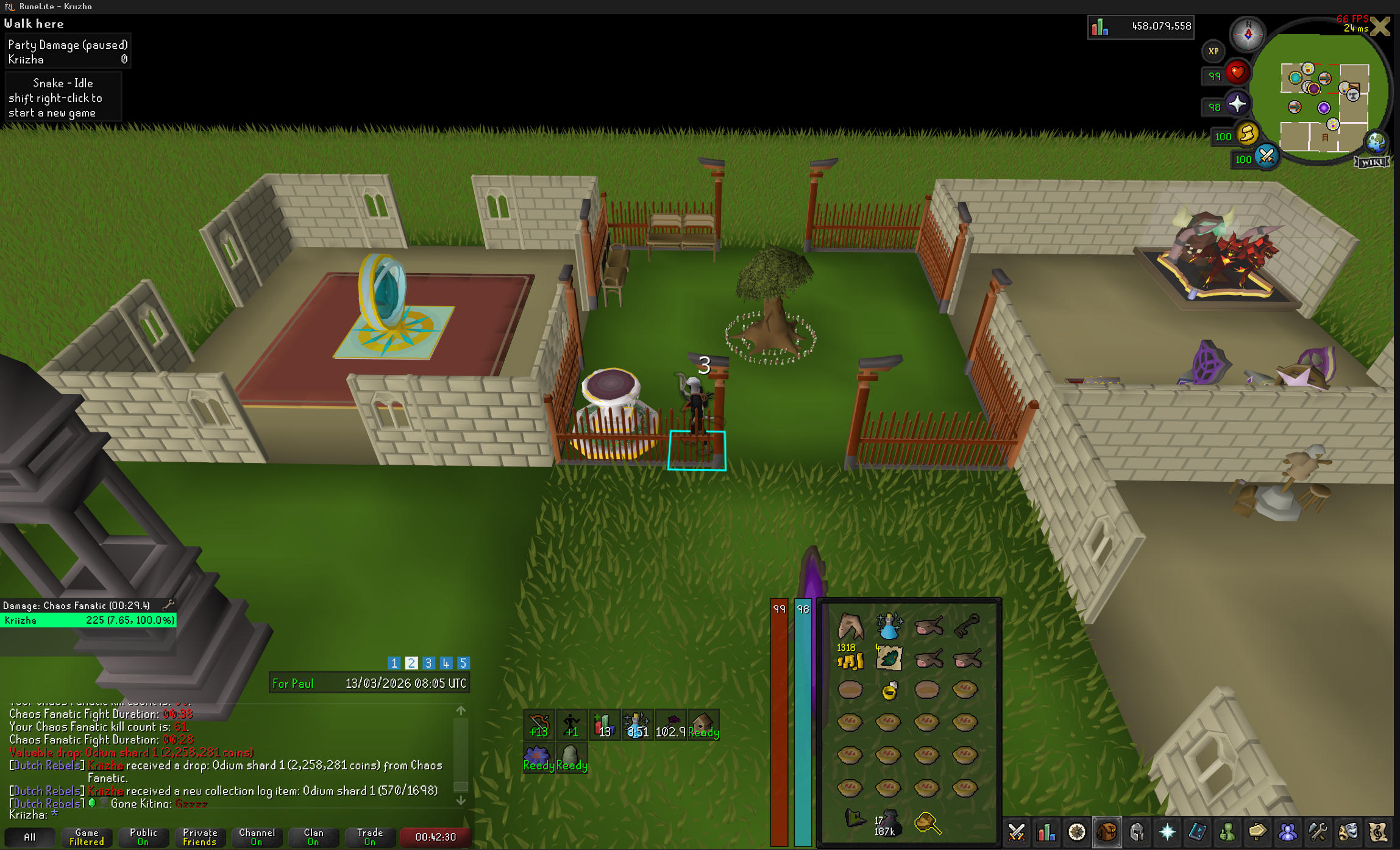The image size is (1400, 850).
Task: Open the Music tab
Action: click(x=1378, y=832)
